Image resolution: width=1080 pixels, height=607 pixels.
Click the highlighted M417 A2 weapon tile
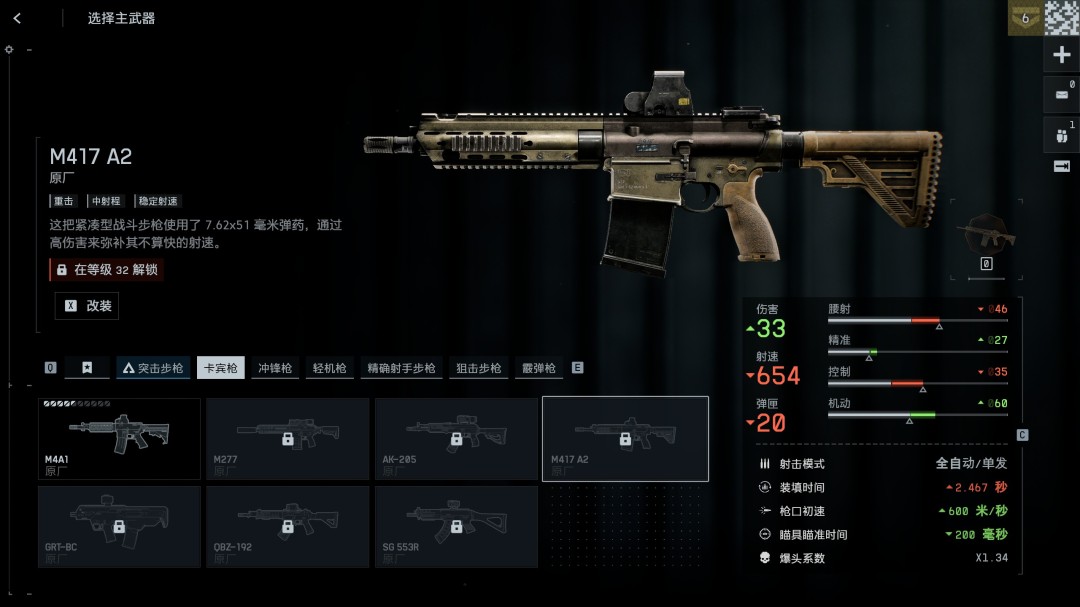click(x=625, y=438)
